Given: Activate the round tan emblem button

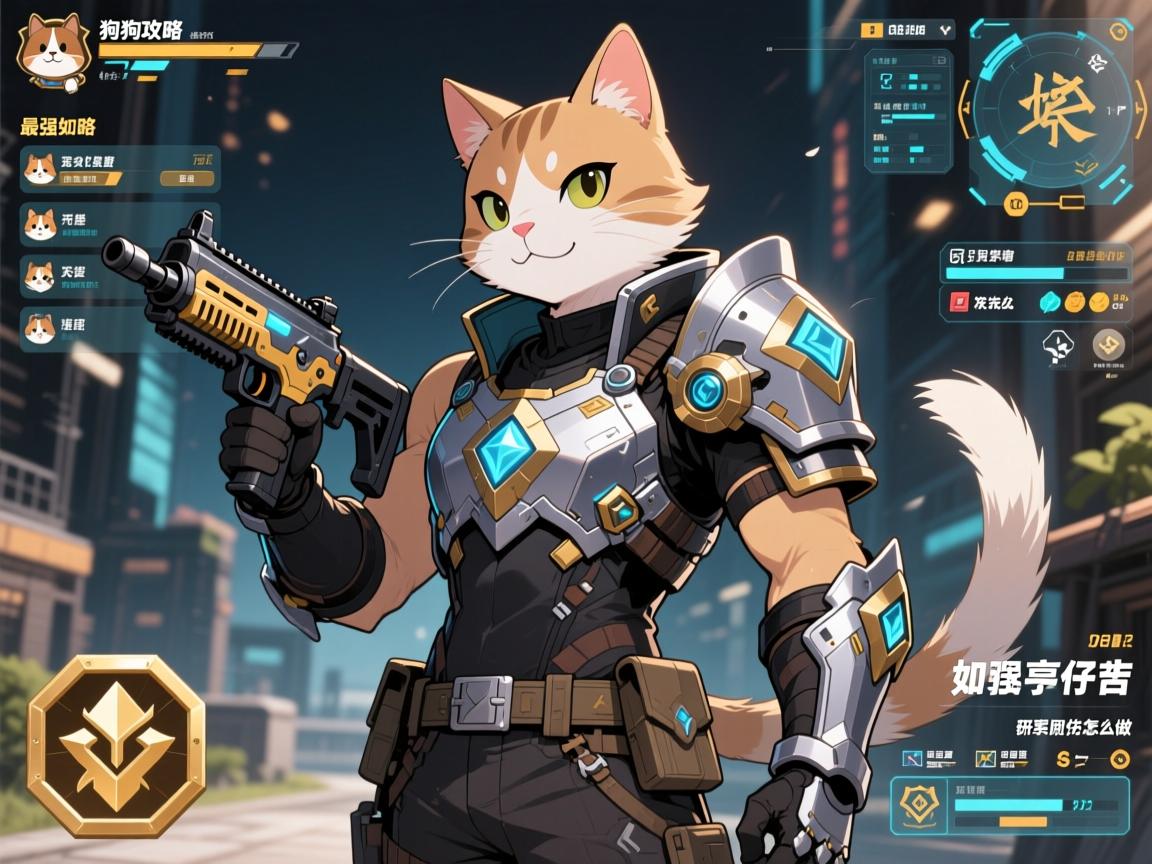Looking at the screenshot, I should coord(1109,346).
